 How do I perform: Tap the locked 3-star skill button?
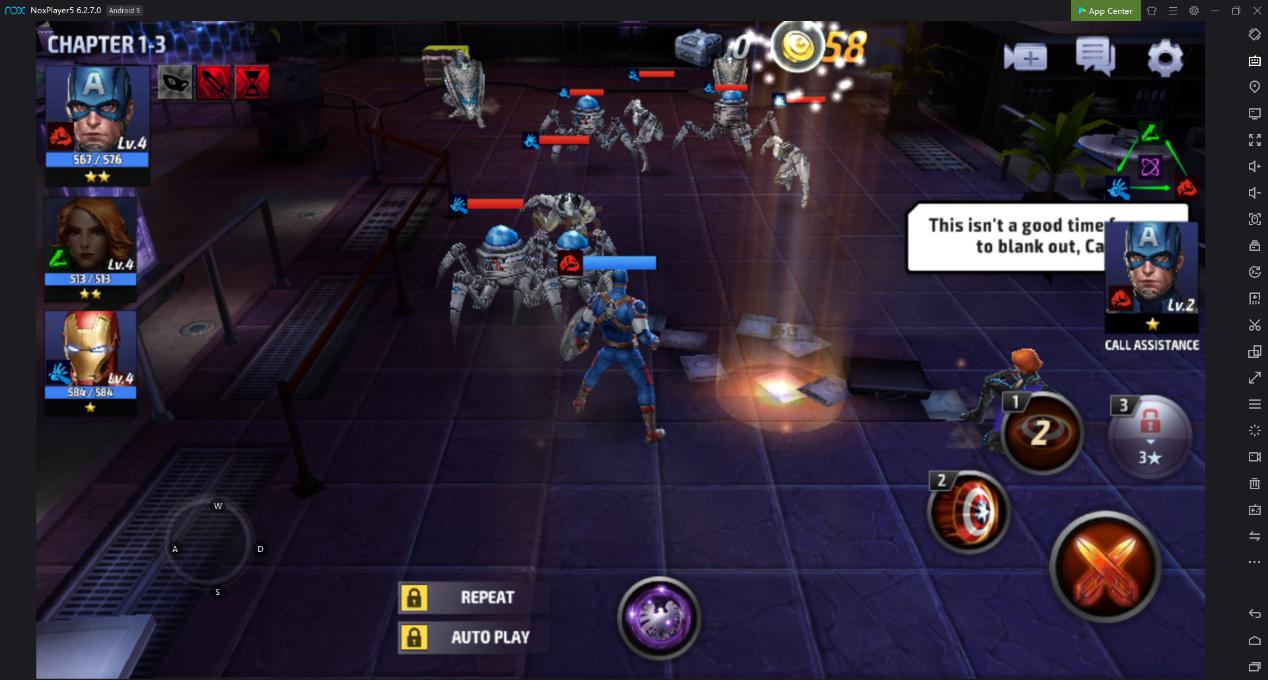click(x=1150, y=436)
